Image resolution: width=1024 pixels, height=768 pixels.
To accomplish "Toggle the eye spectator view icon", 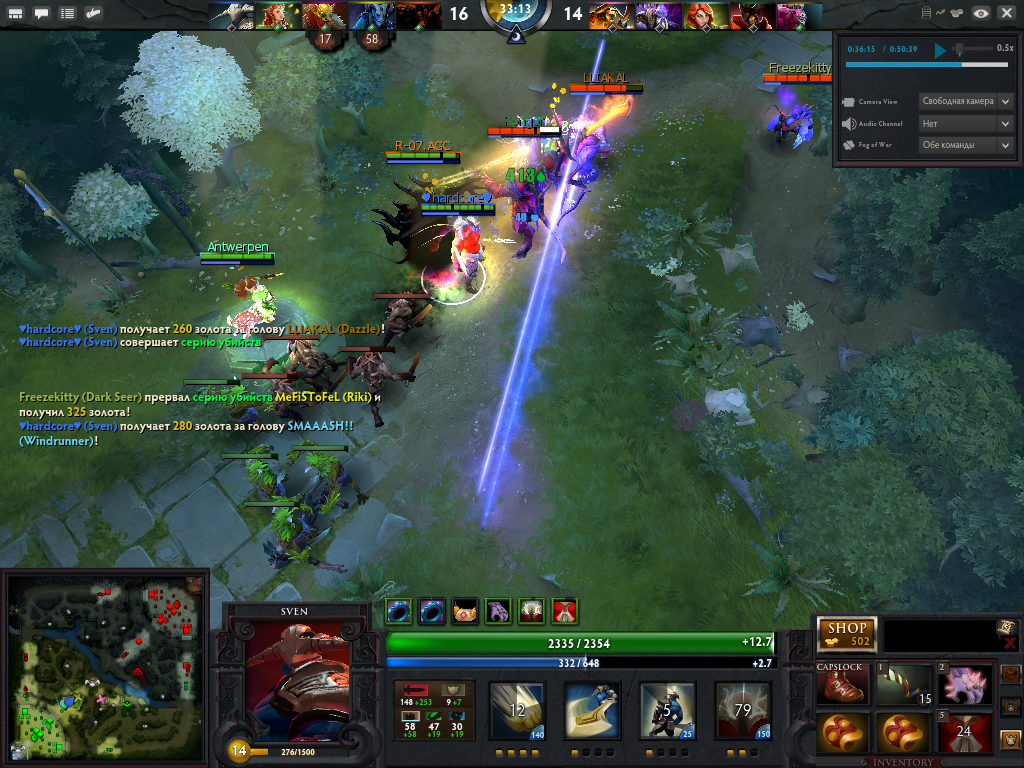I will coord(982,13).
